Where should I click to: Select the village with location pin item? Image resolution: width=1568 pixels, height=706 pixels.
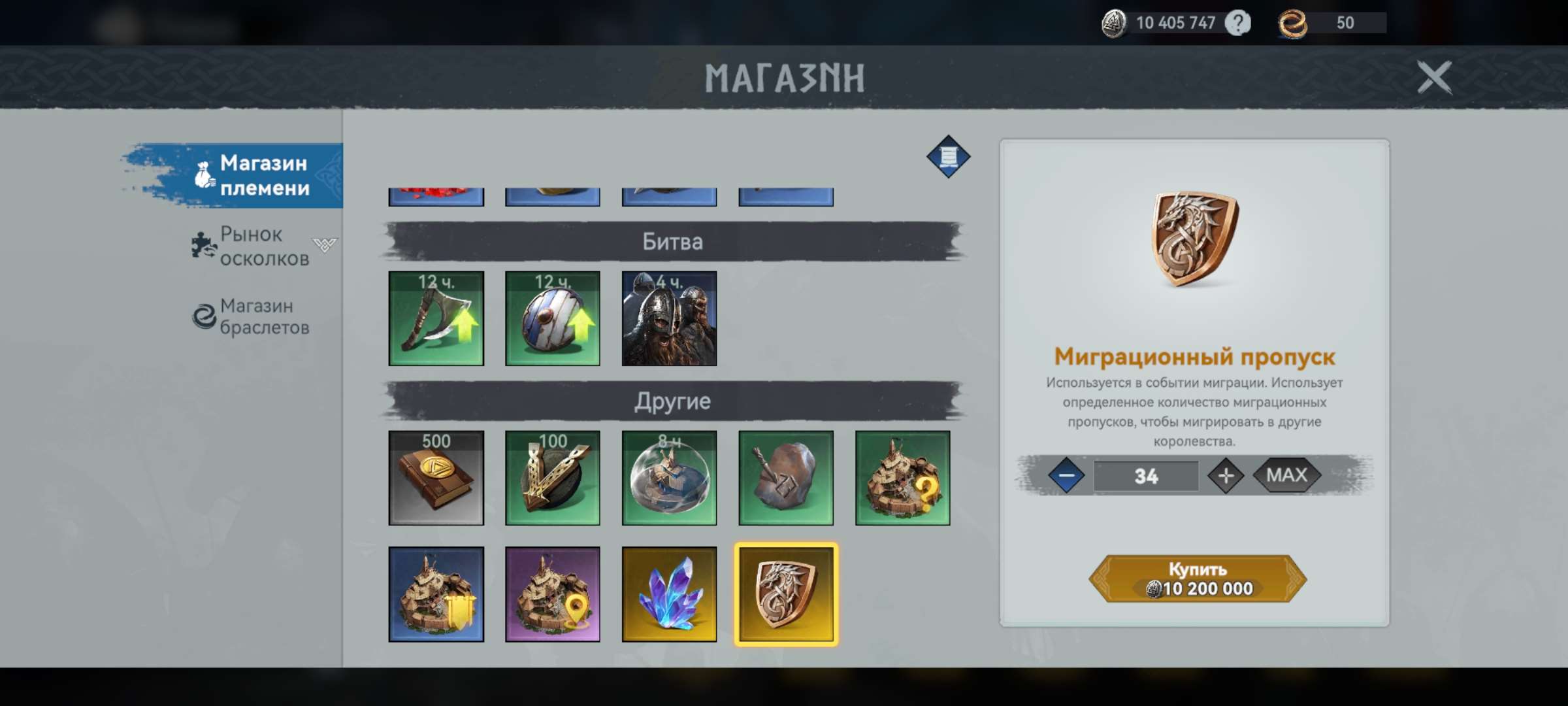point(552,594)
